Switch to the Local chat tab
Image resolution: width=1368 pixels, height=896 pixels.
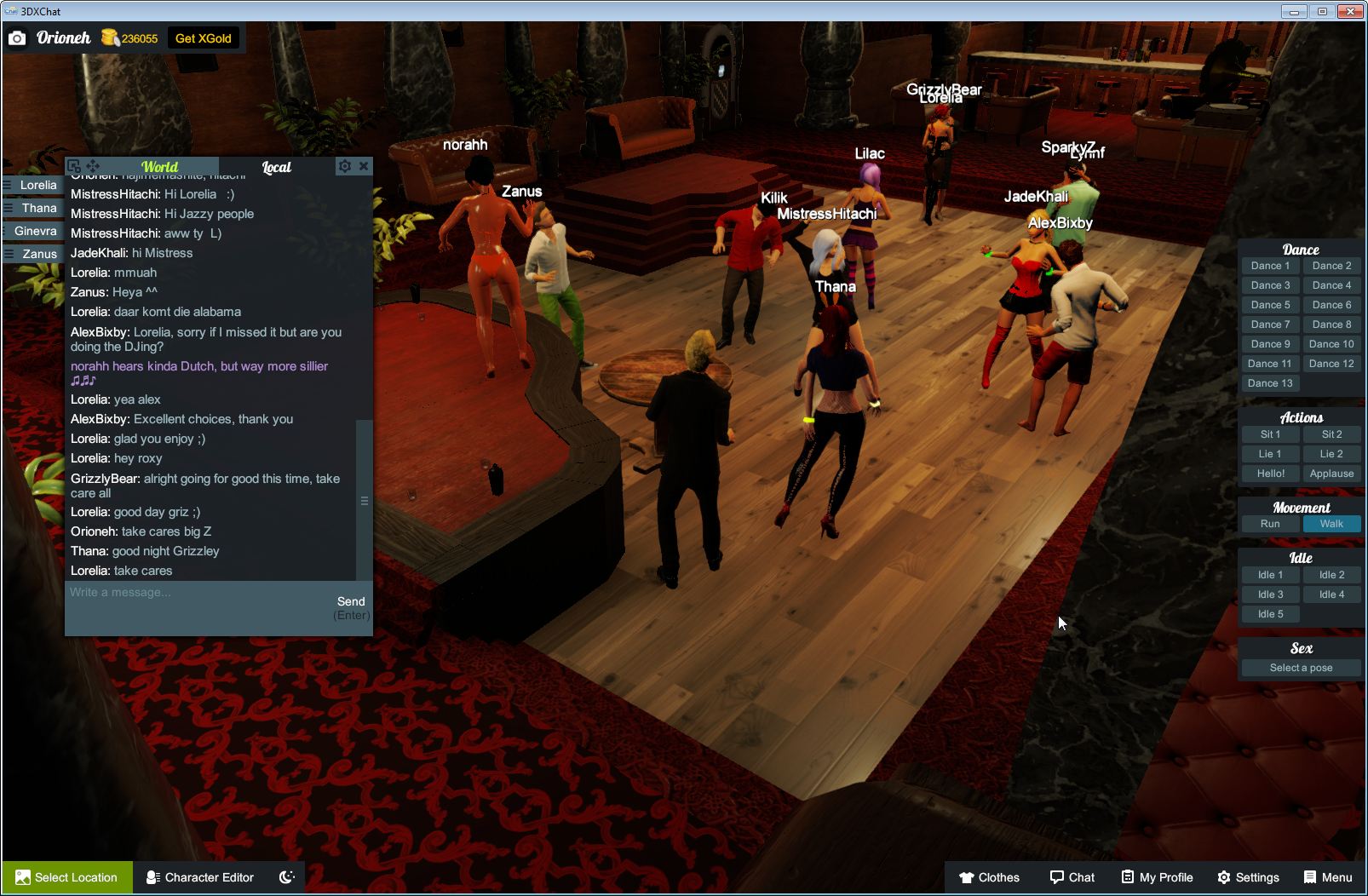[x=276, y=167]
